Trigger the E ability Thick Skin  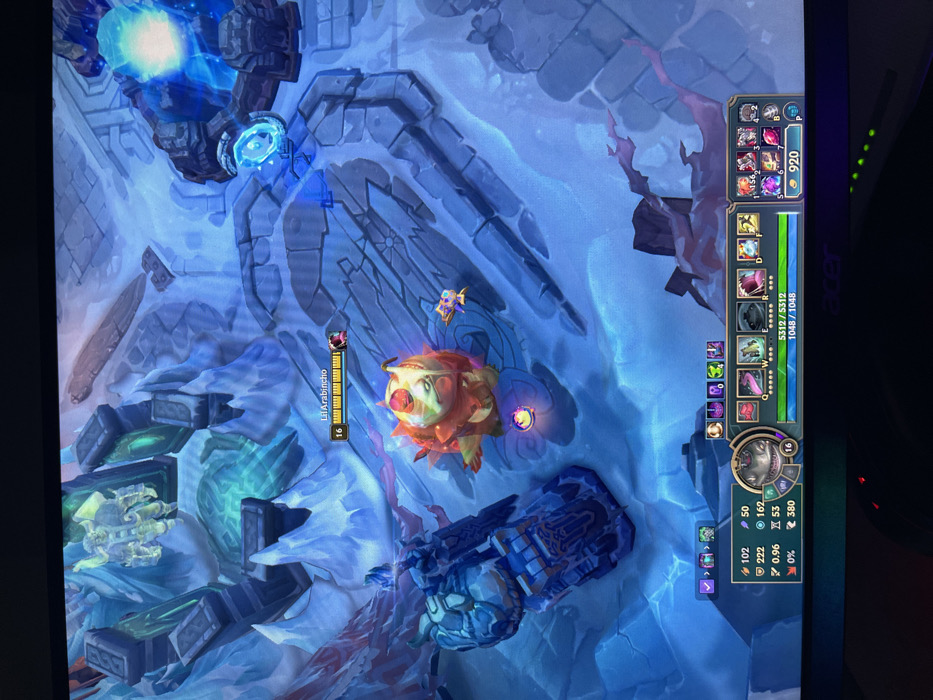pyautogui.click(x=750, y=317)
